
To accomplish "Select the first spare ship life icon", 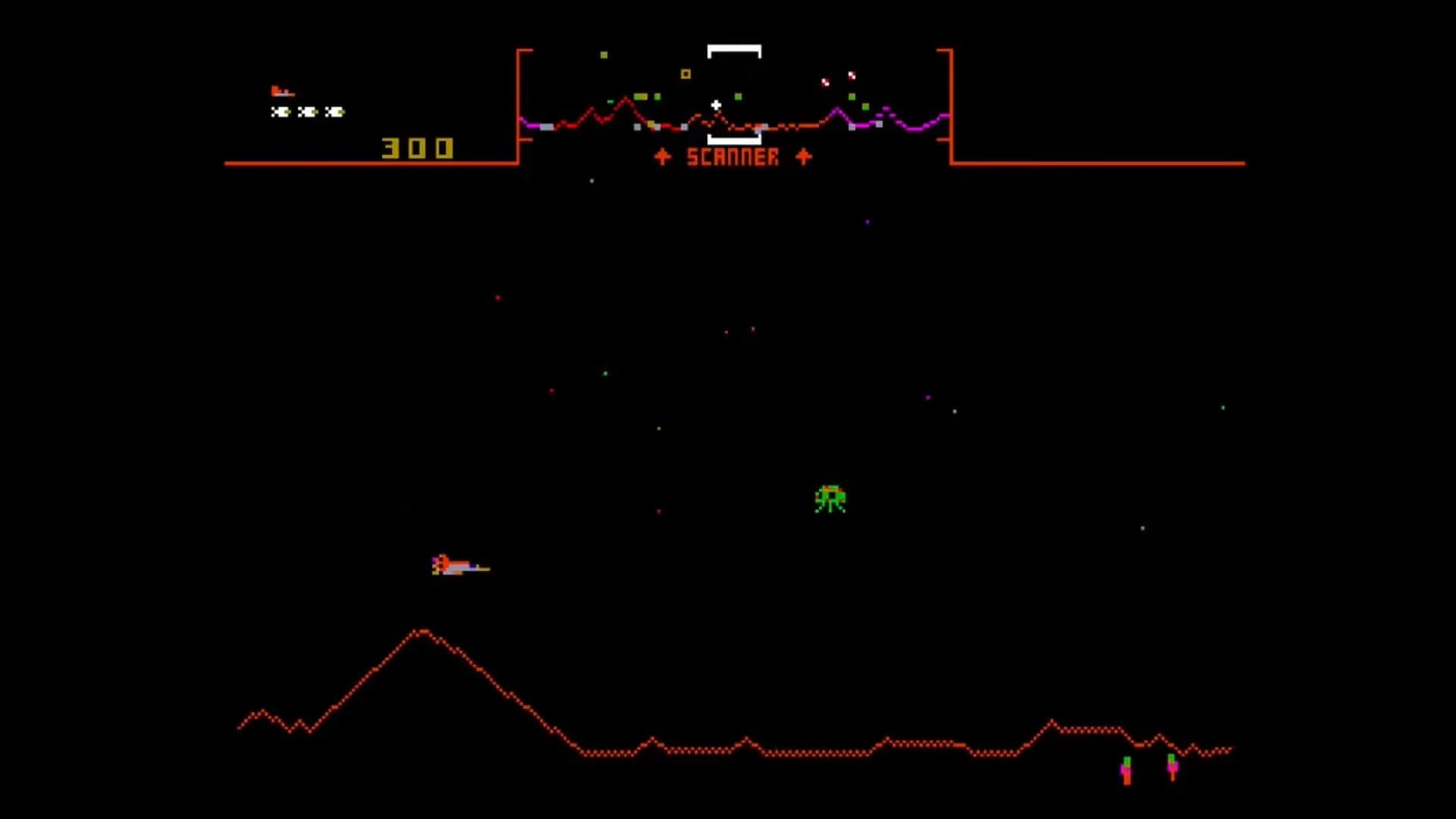I will 280,111.
